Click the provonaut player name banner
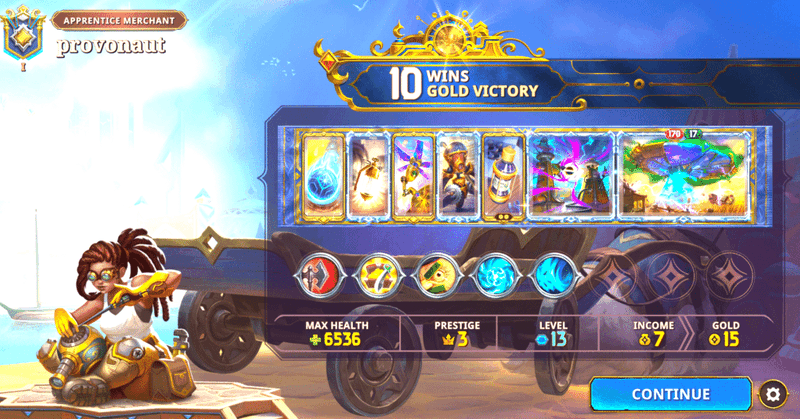This screenshot has height=419, width=800. click(x=110, y=45)
